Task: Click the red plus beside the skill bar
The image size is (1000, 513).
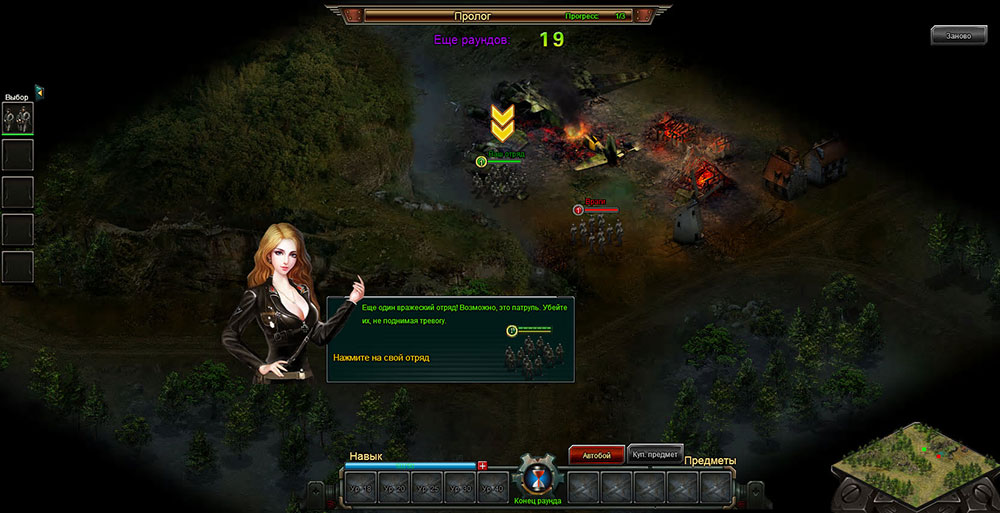Action: click(x=482, y=465)
